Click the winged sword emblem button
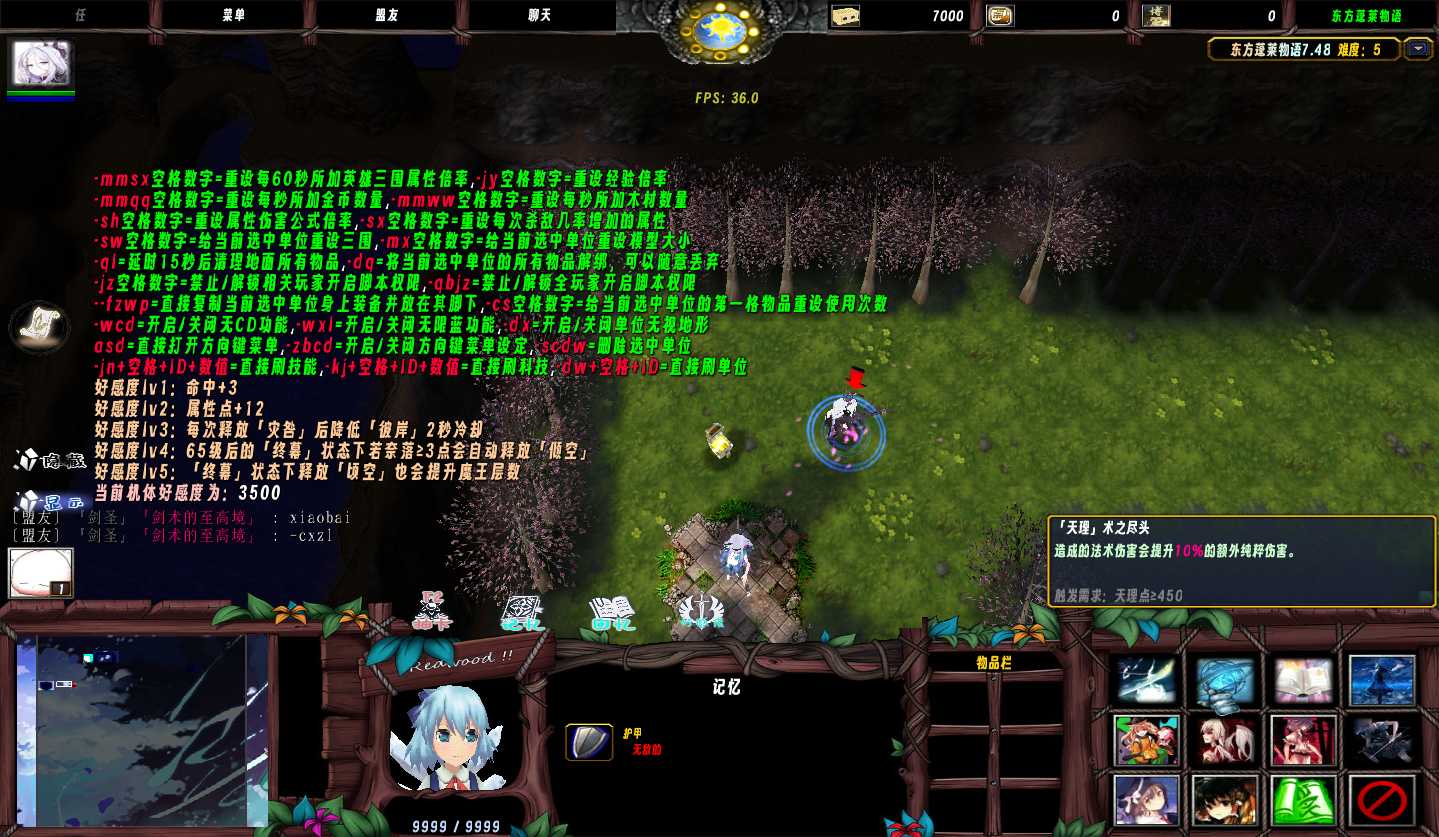 (x=700, y=611)
